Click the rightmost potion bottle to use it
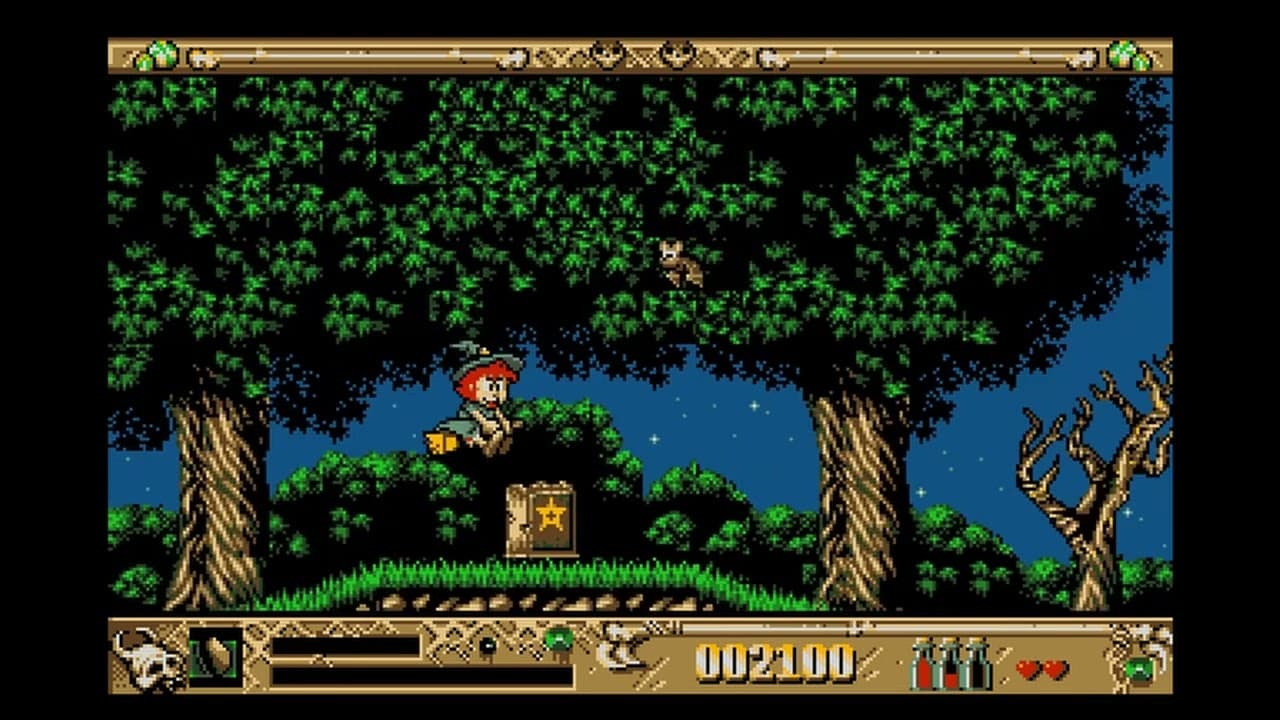The image size is (1280, 720). pyautogui.click(x=977, y=665)
